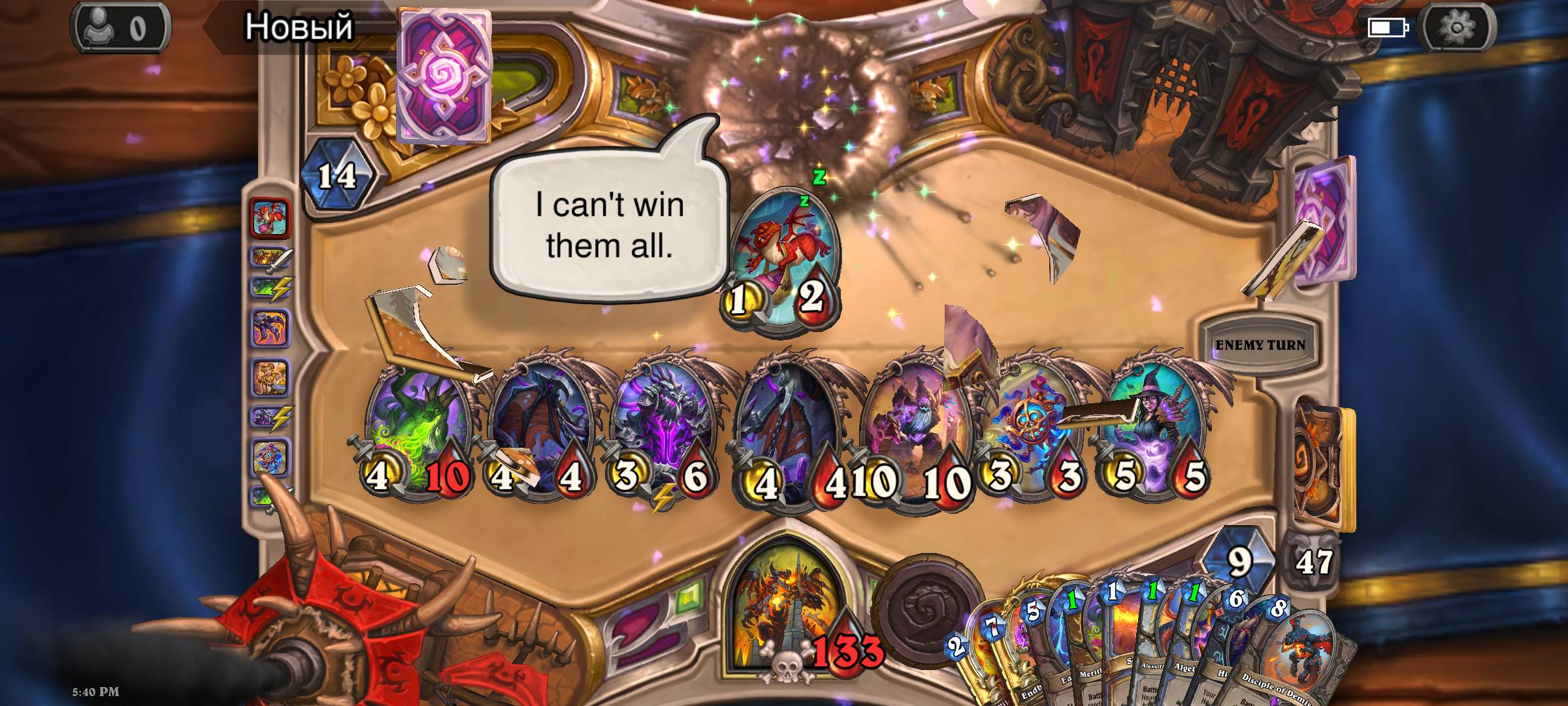Click the opponent's card back in hand
The height and width of the screenshot is (706, 1568).
444,75
